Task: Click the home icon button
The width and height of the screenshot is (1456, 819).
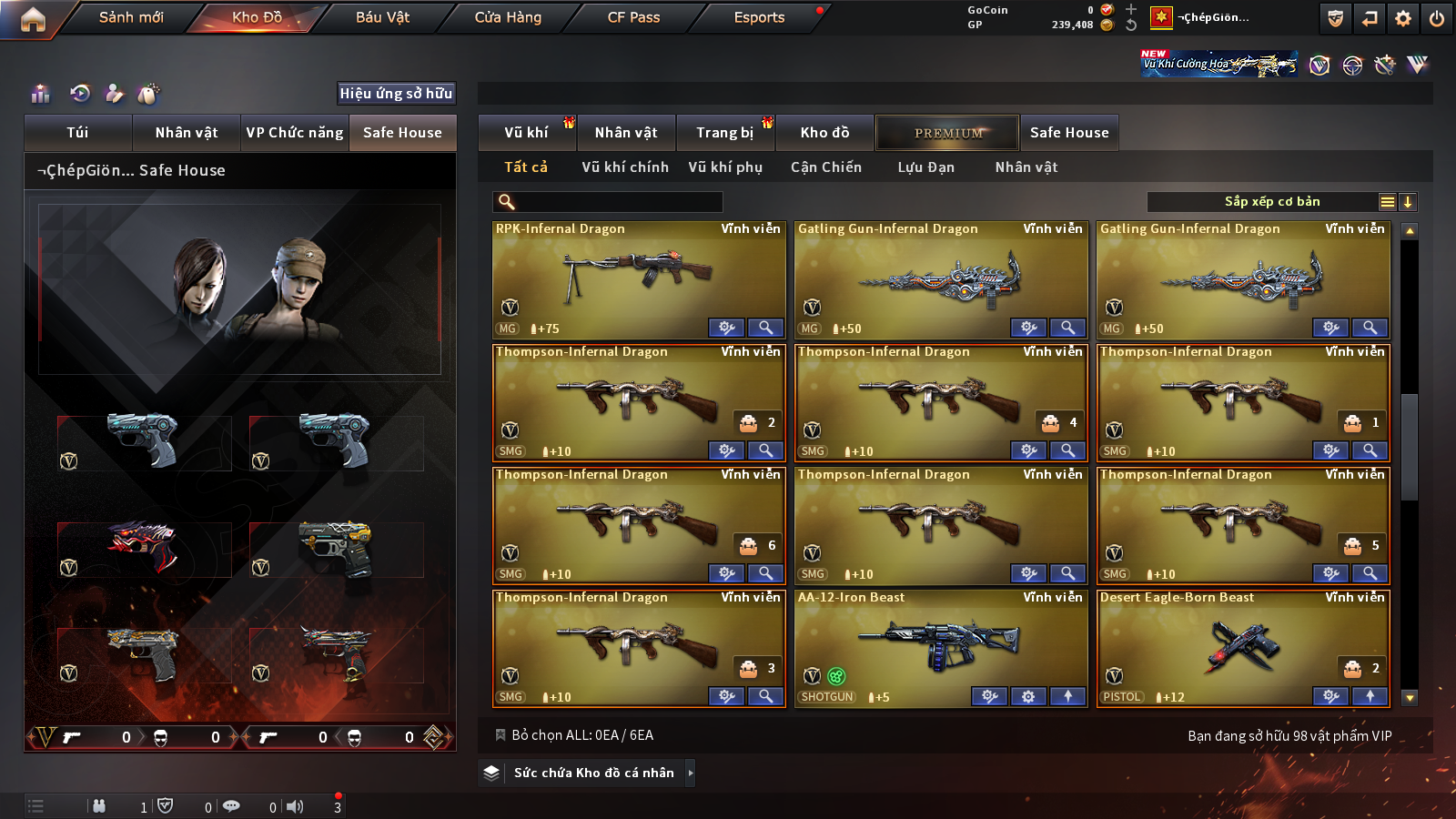Action: [x=33, y=19]
